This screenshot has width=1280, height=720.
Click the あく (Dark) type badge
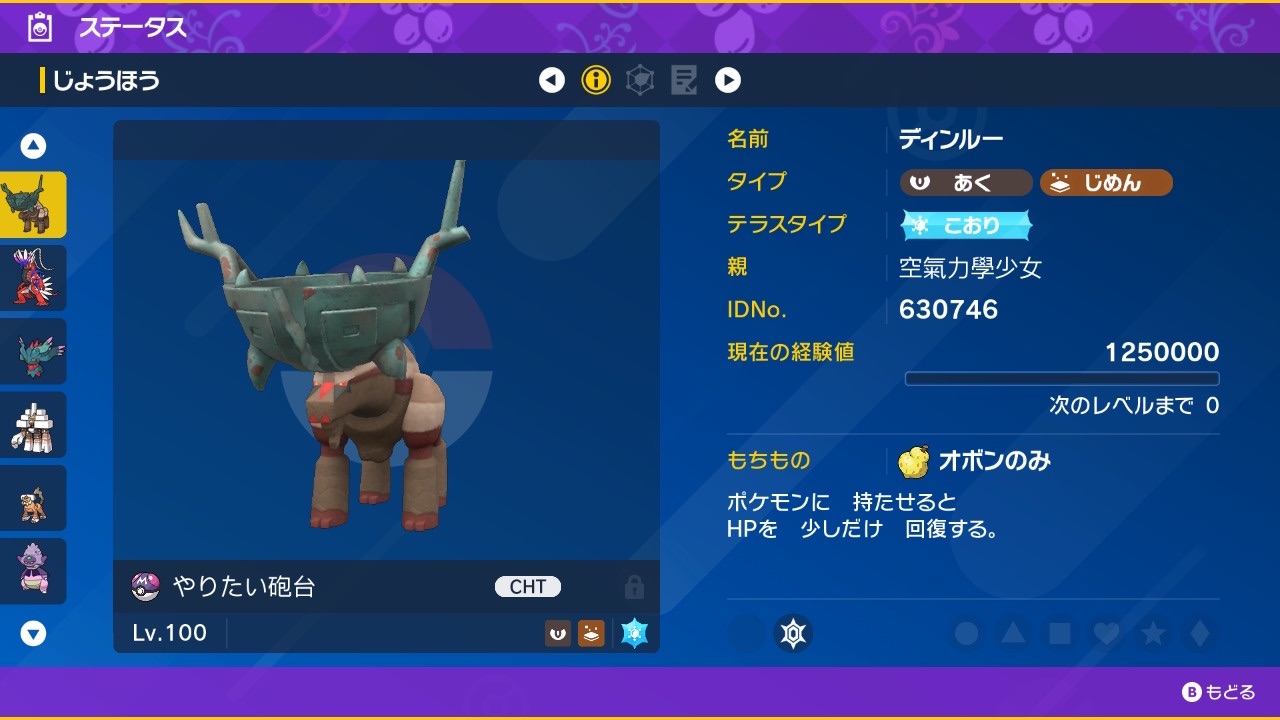coord(963,182)
